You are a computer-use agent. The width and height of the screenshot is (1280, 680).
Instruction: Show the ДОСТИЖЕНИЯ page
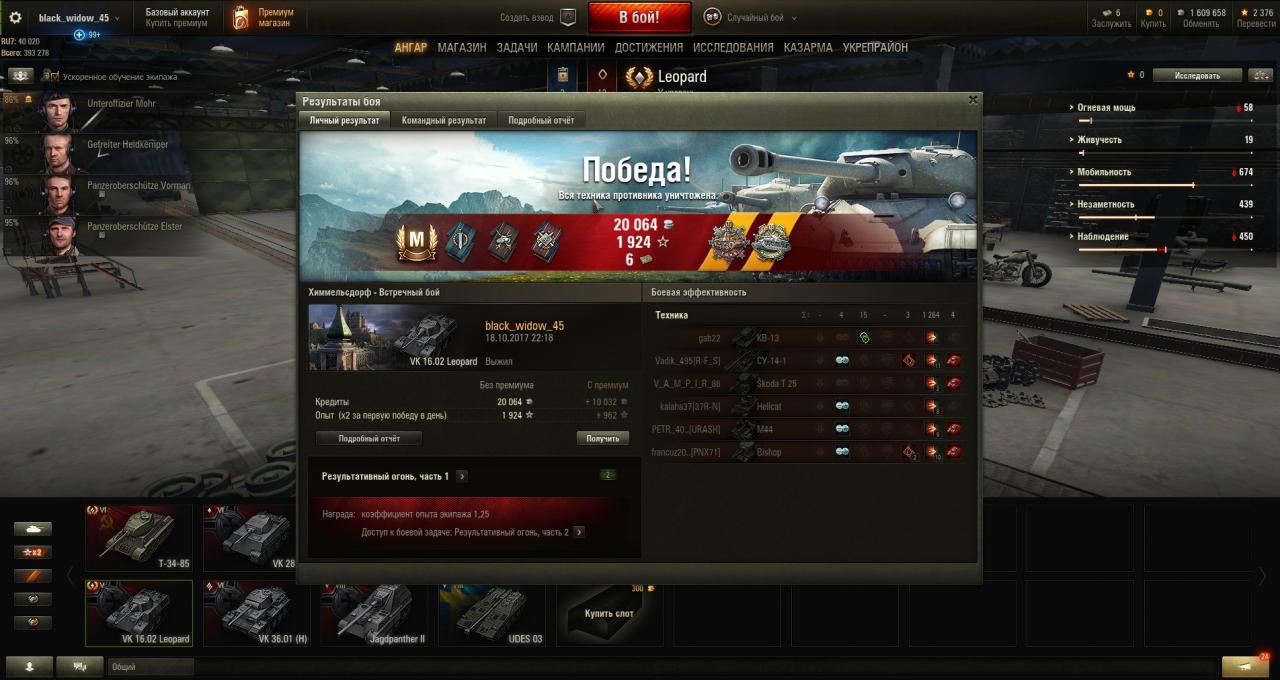click(648, 47)
